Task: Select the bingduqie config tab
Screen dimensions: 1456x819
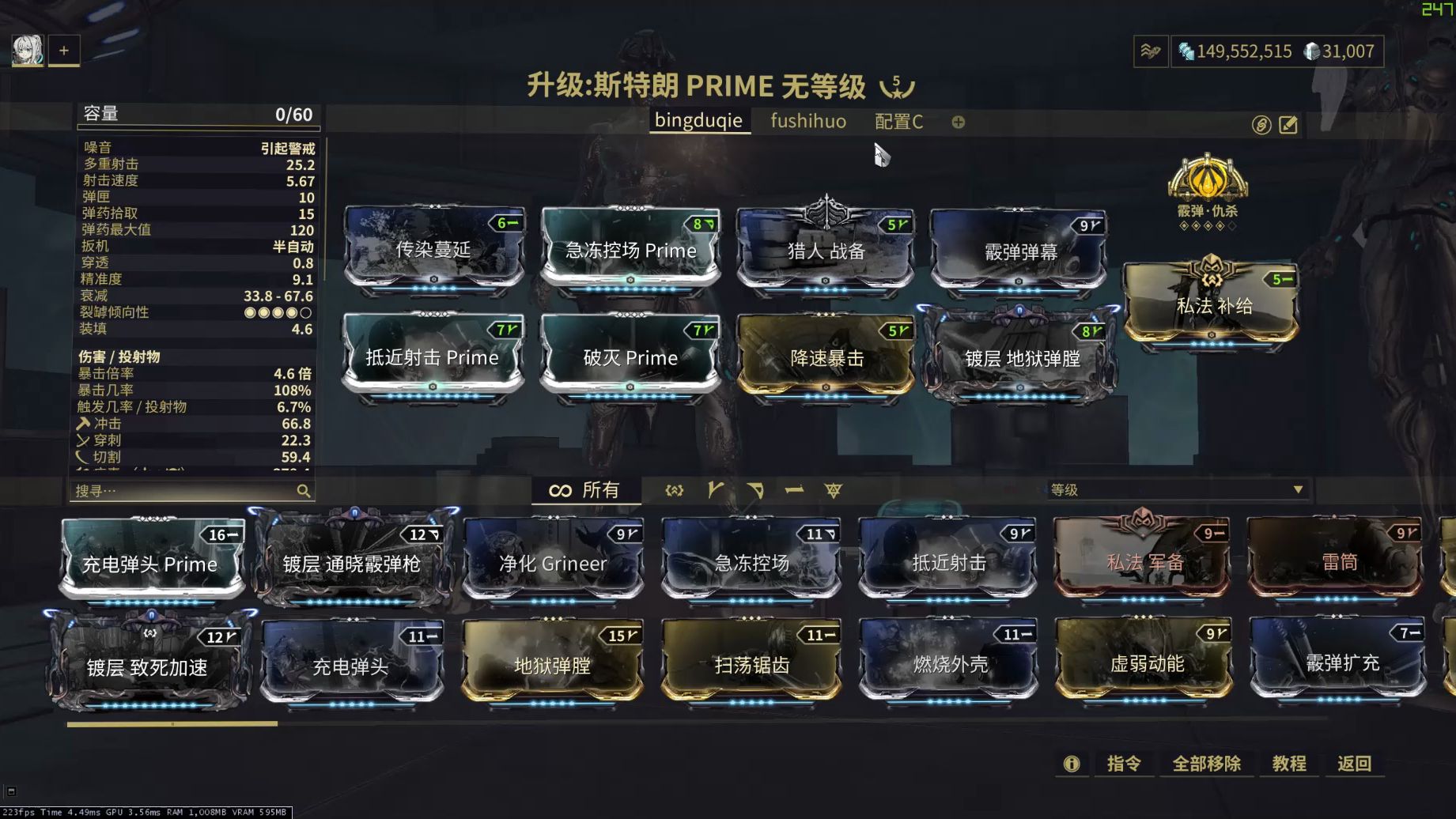Action: click(699, 120)
